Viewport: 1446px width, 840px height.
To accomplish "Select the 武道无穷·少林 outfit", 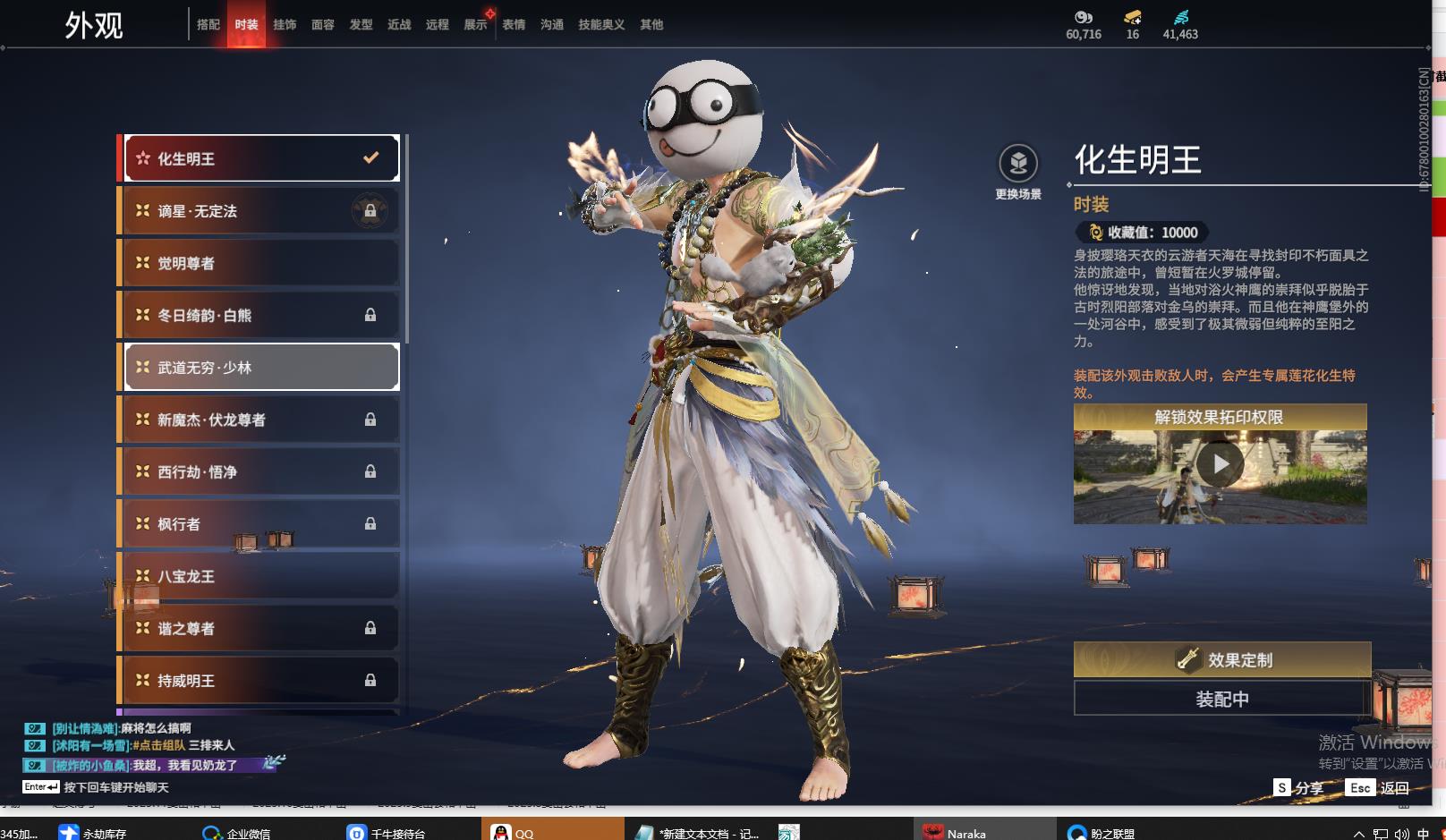I will [260, 368].
